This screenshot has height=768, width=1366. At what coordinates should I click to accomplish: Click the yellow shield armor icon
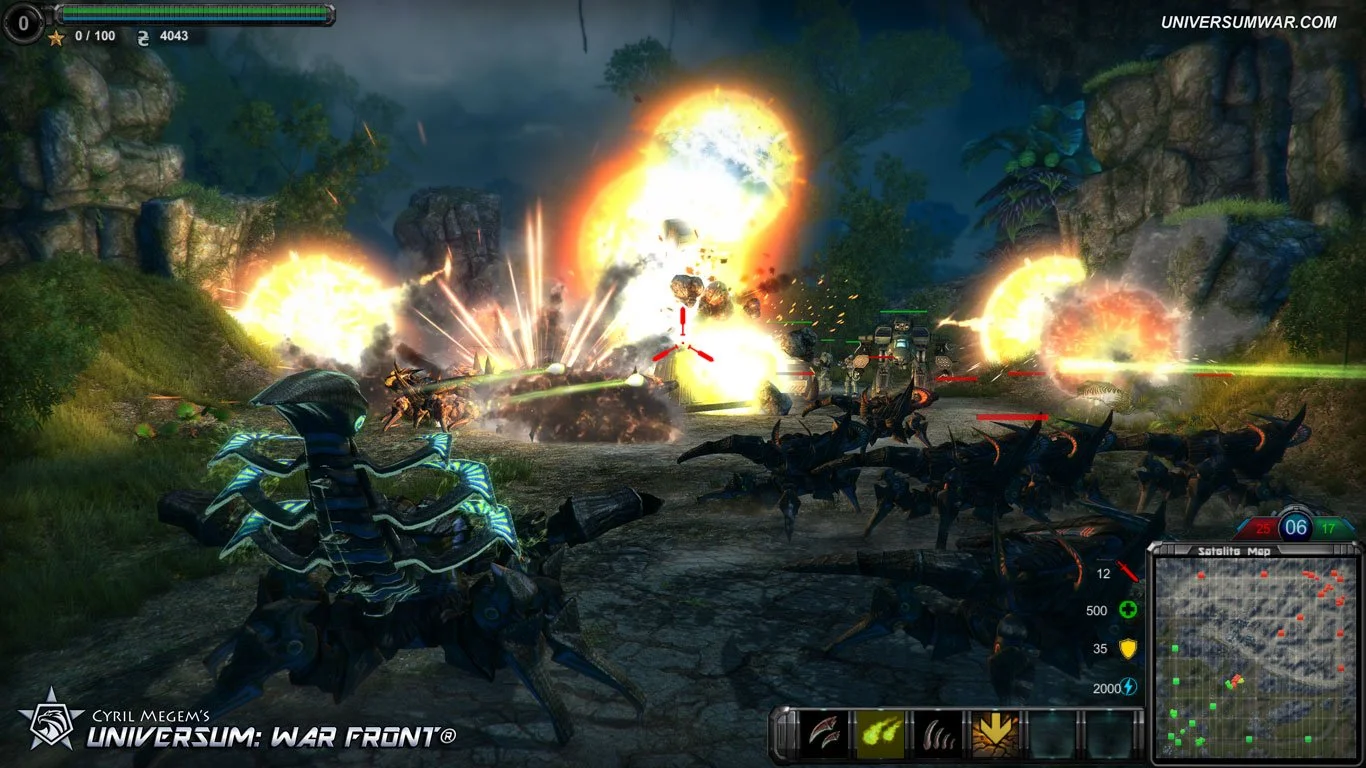(x=1128, y=647)
